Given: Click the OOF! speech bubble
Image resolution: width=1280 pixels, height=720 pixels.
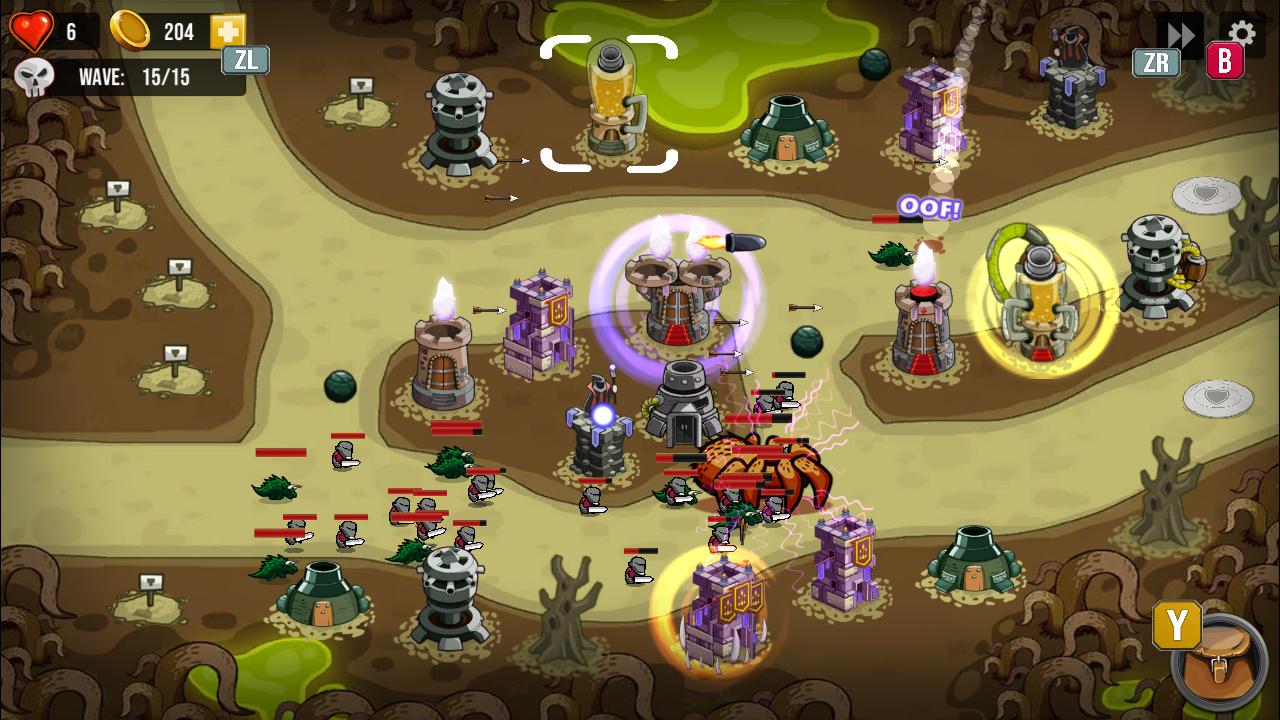Looking at the screenshot, I should click(x=928, y=209).
